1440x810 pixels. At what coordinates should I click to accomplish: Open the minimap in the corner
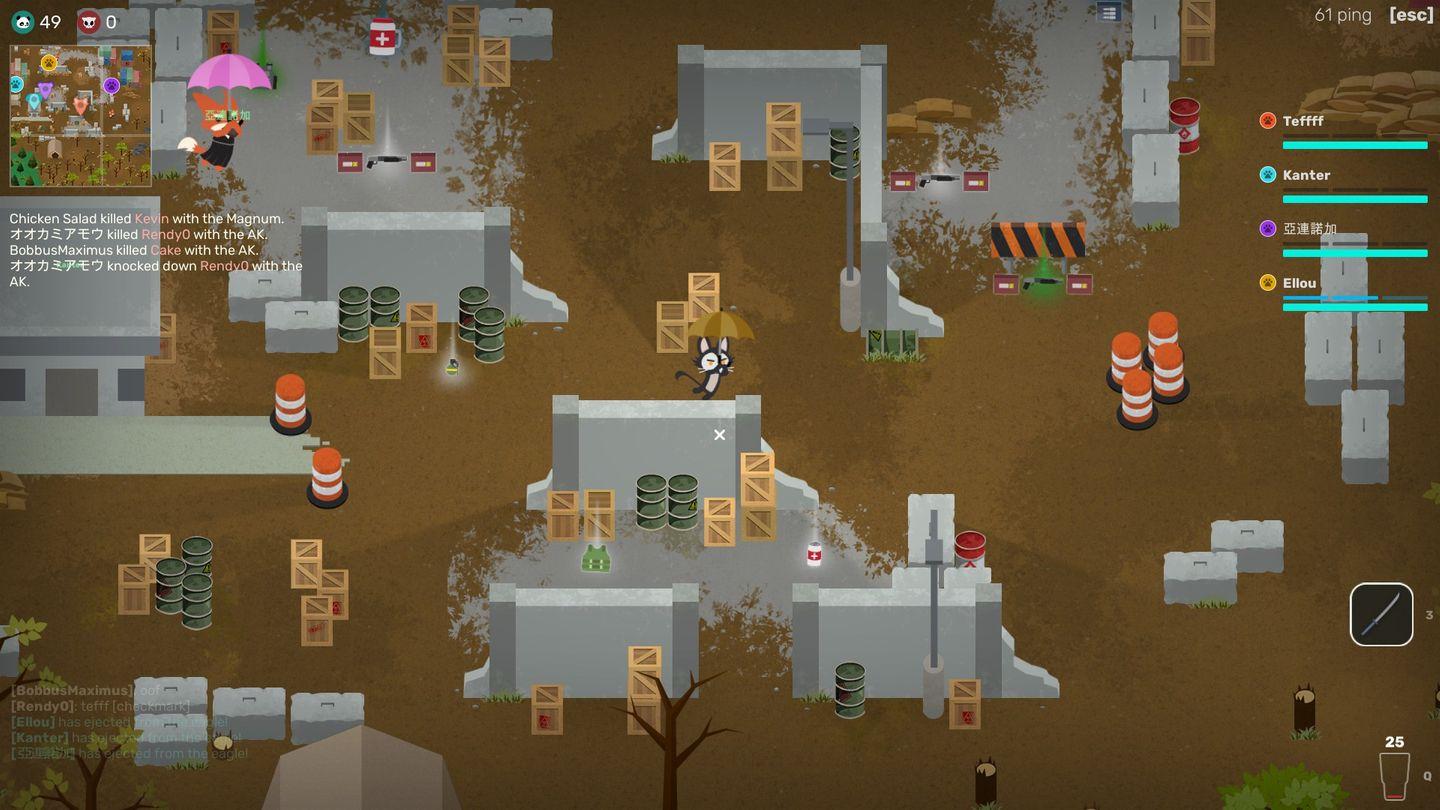click(x=81, y=116)
